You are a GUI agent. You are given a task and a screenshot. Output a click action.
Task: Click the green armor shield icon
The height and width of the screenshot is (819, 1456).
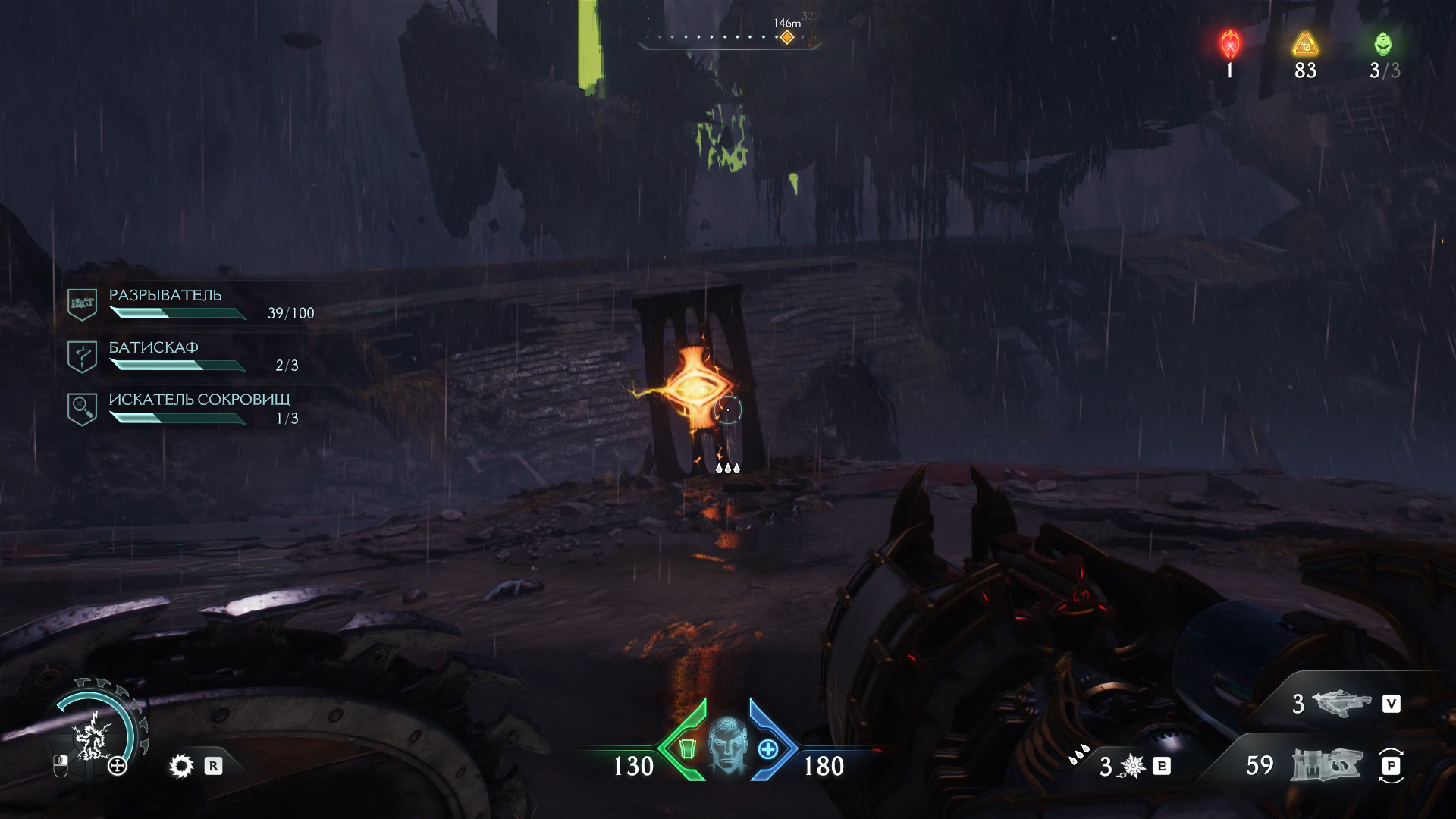tap(689, 749)
